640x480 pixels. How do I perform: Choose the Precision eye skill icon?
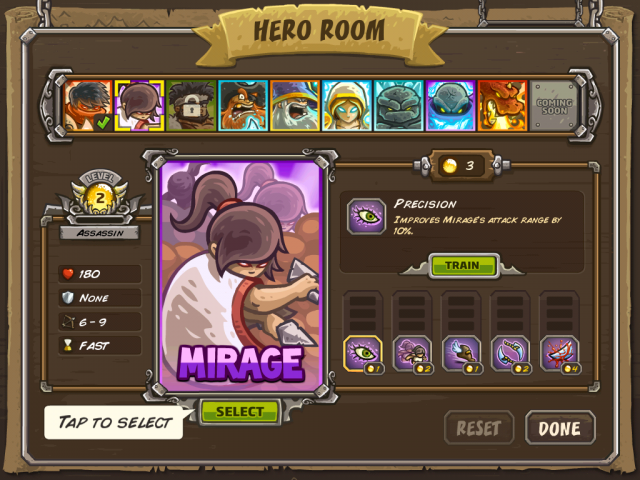click(x=363, y=353)
